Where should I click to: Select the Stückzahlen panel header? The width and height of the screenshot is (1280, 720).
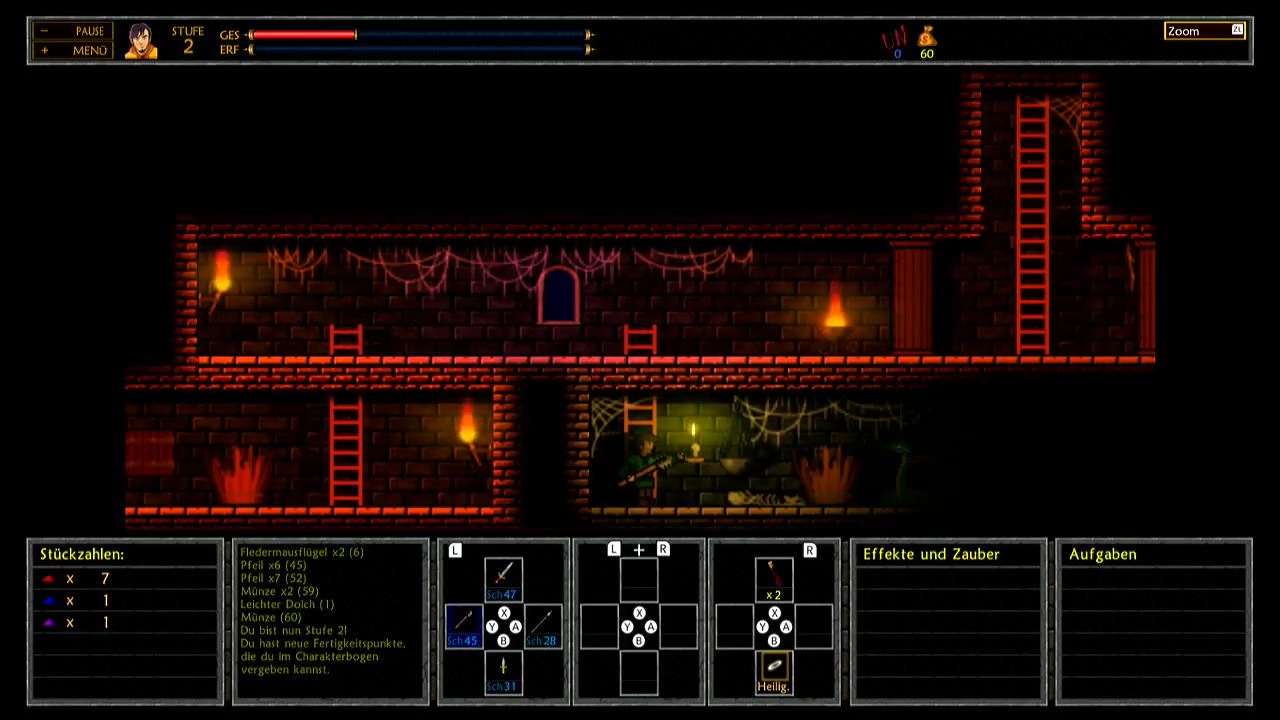[82, 554]
